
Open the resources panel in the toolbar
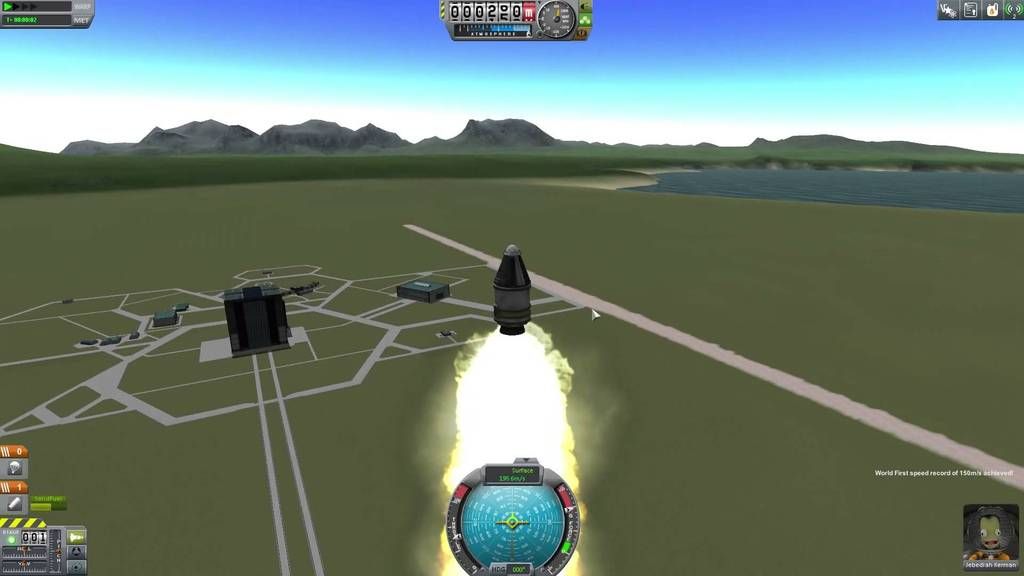(x=946, y=10)
